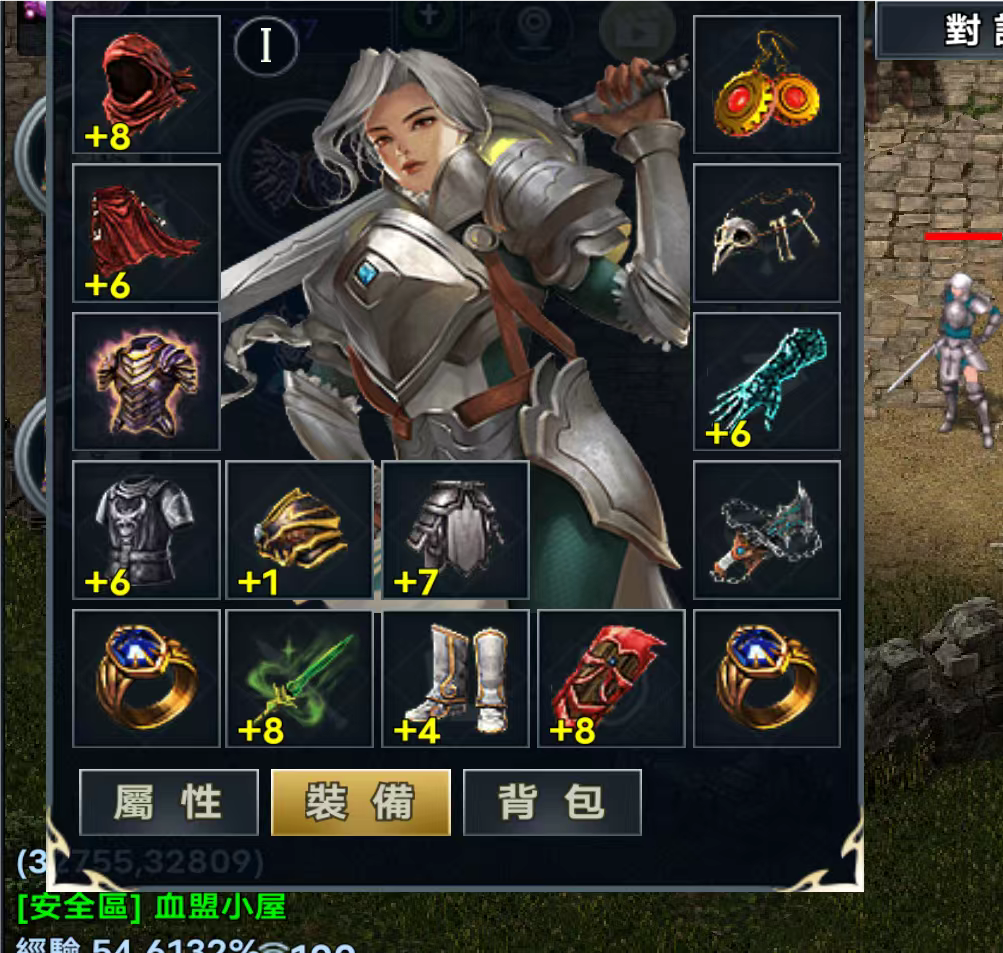Screen dimensions: 1003x953
Task: Select the silver plate belt slot
Action: 455,530
